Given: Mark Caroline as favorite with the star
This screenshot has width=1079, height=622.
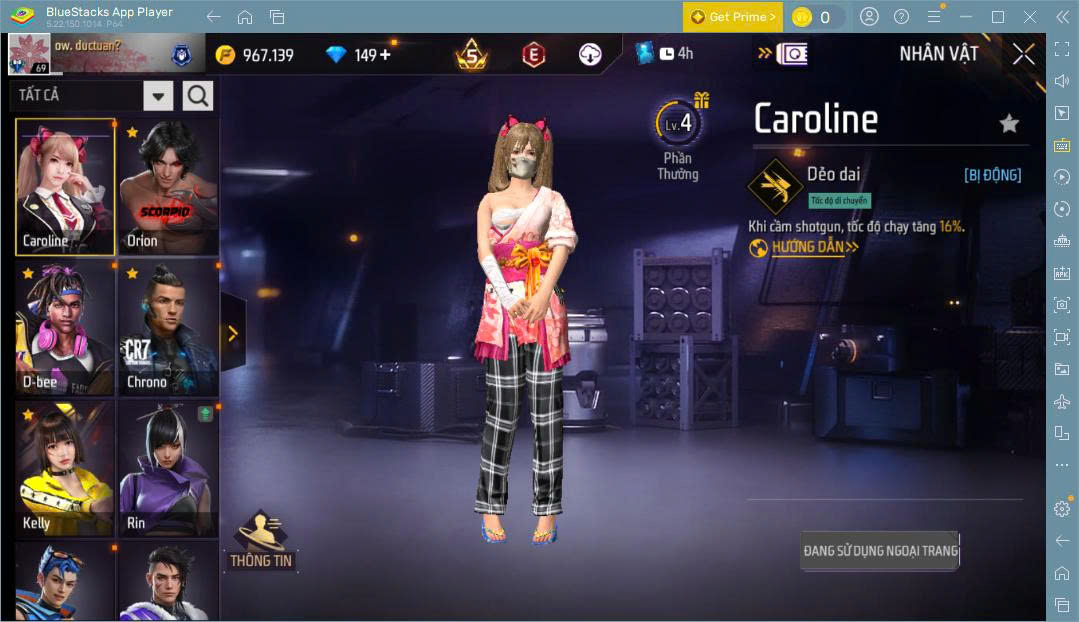Looking at the screenshot, I should click(1009, 123).
